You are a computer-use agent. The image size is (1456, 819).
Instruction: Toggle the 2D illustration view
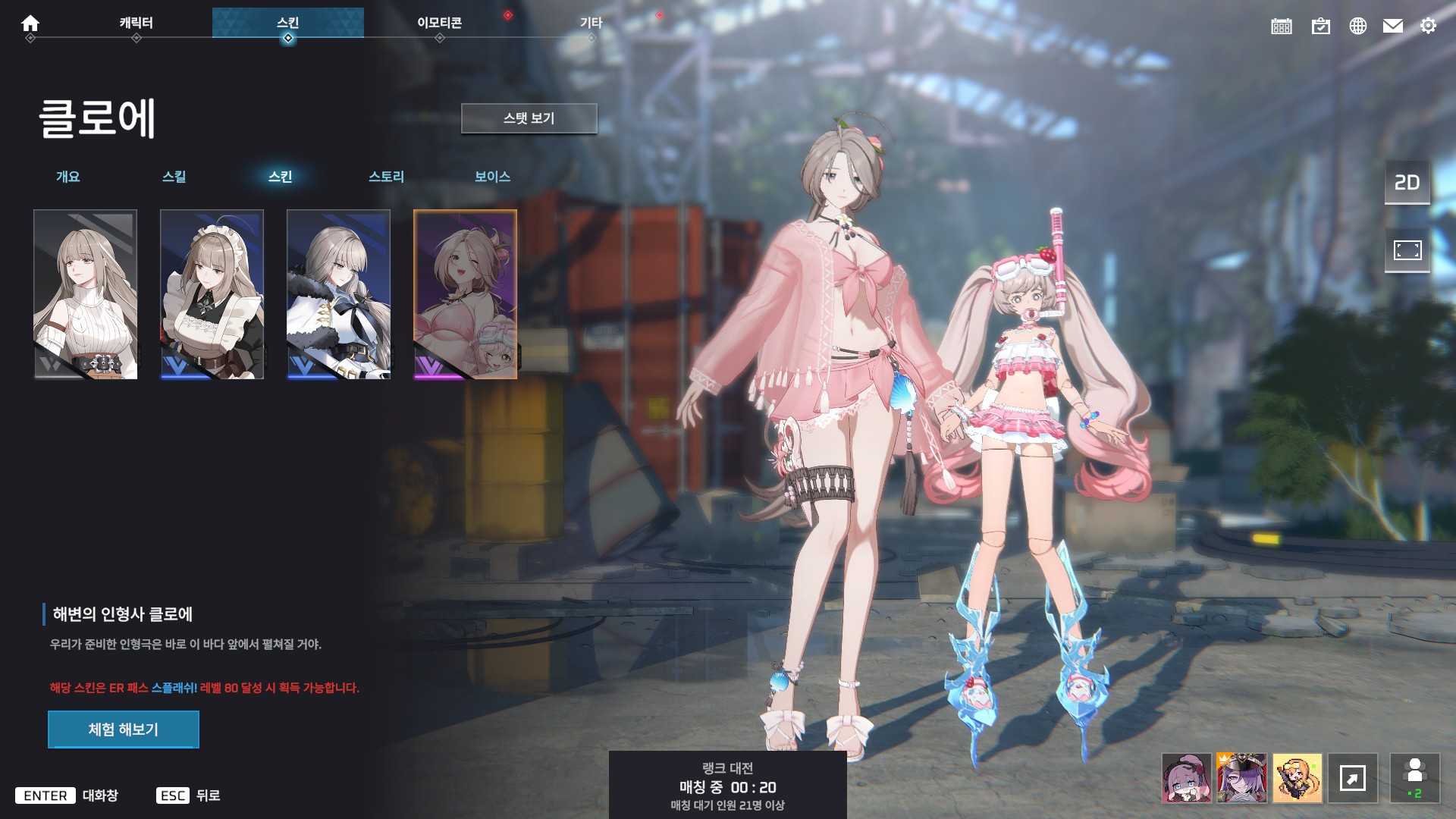(x=1407, y=183)
